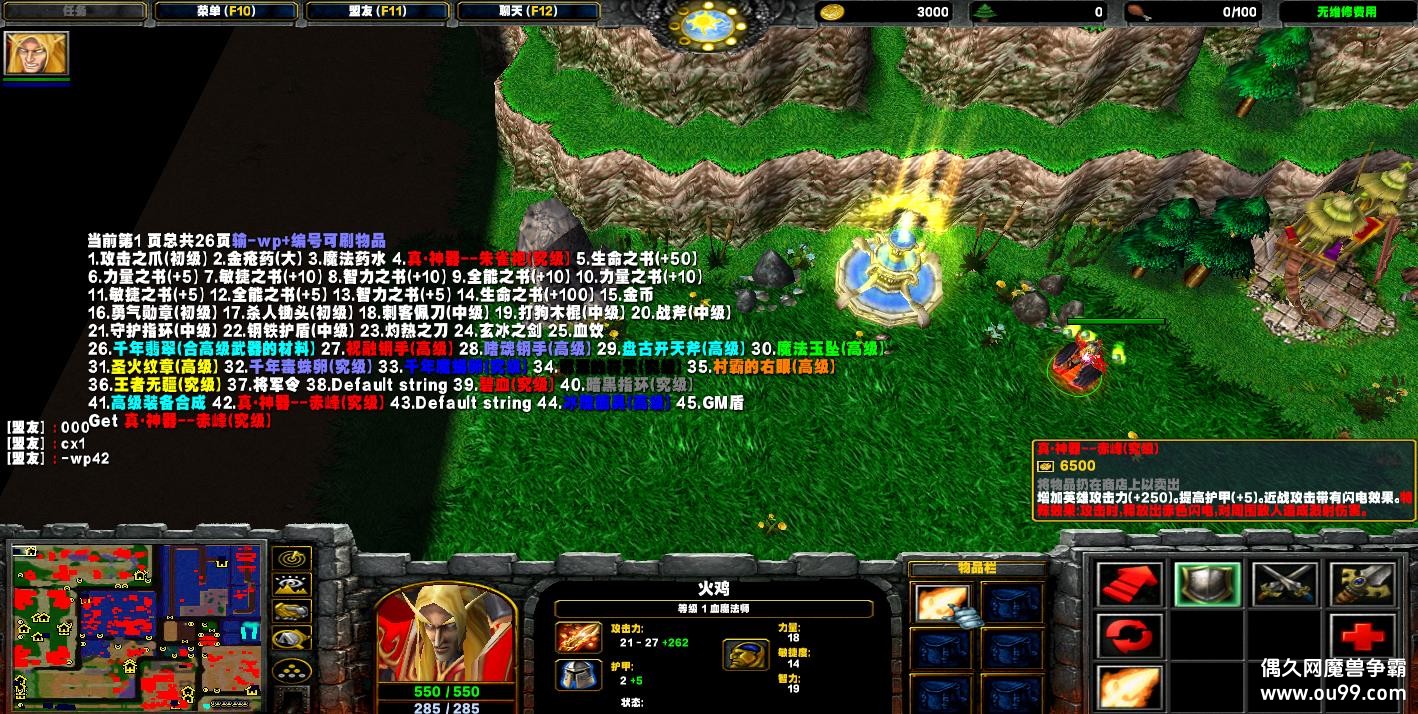1418x714 pixels.
Task: Choose the red arrow Move command
Action: pos(1130,585)
